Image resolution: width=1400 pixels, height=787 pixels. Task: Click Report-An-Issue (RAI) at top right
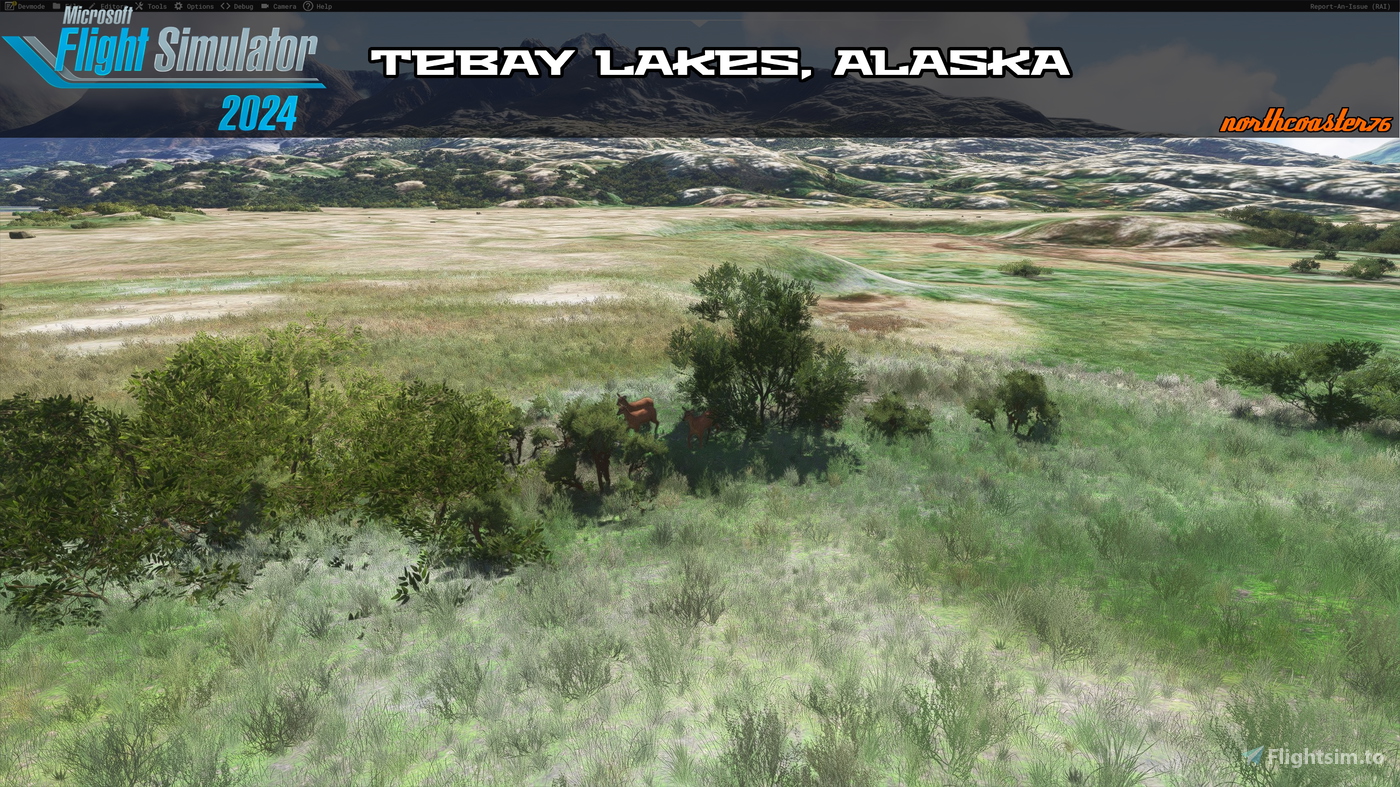tap(1348, 5)
